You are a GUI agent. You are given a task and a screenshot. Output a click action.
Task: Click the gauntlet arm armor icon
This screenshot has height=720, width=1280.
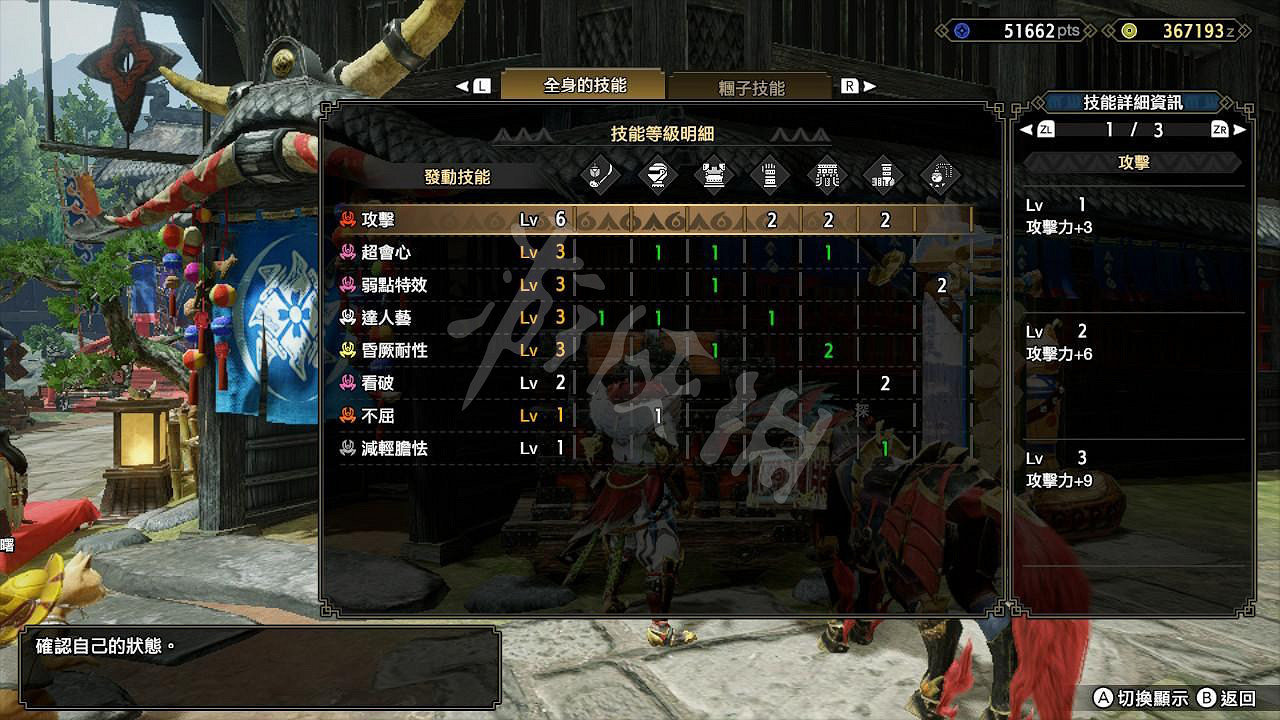(770, 175)
